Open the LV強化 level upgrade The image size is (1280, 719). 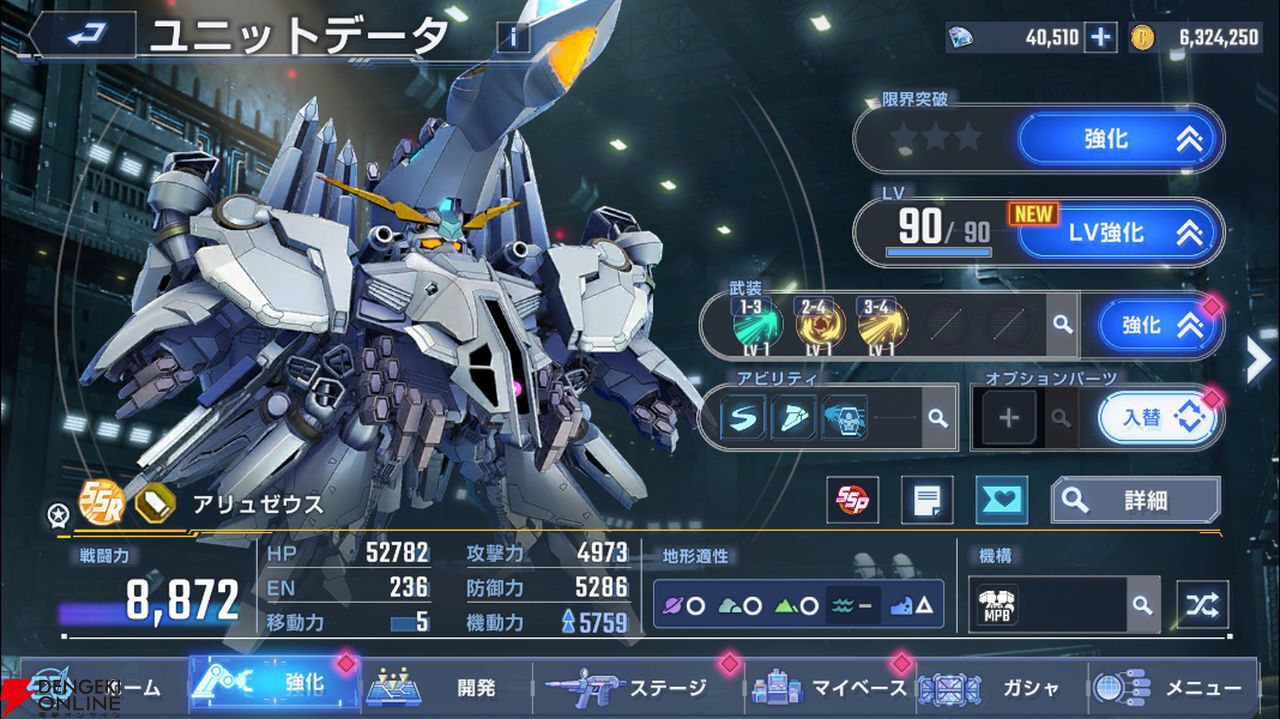click(1120, 233)
